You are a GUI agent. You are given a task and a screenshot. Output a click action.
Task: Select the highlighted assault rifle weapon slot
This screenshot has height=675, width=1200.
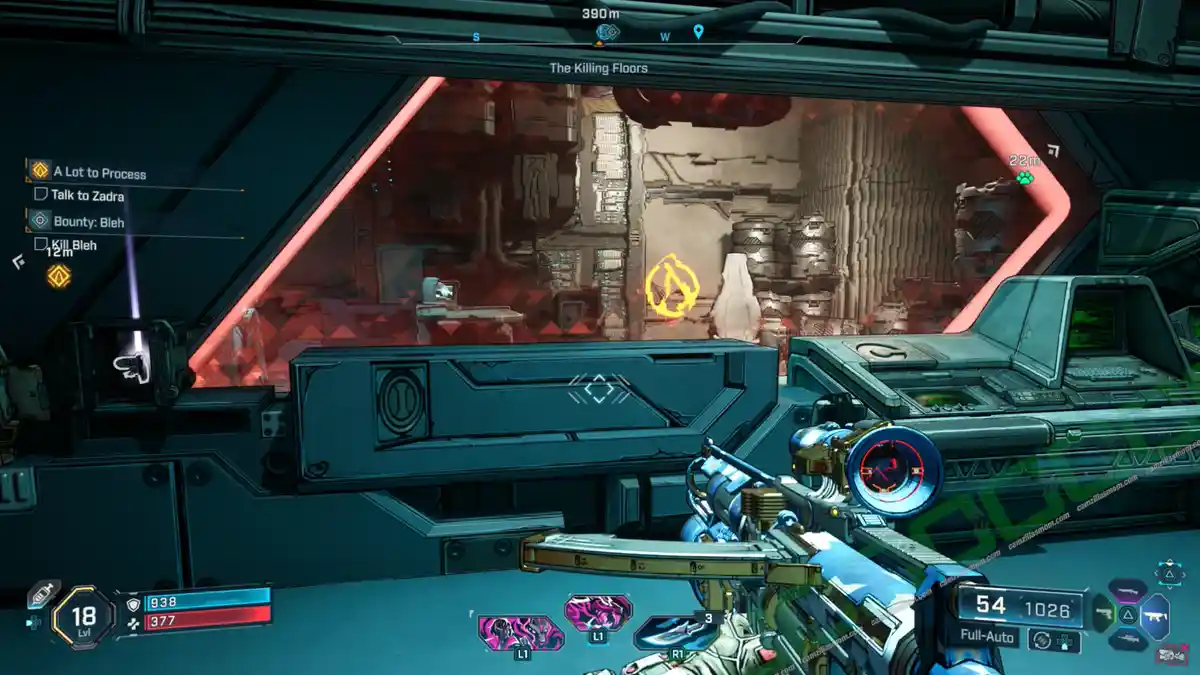[x=1155, y=616]
